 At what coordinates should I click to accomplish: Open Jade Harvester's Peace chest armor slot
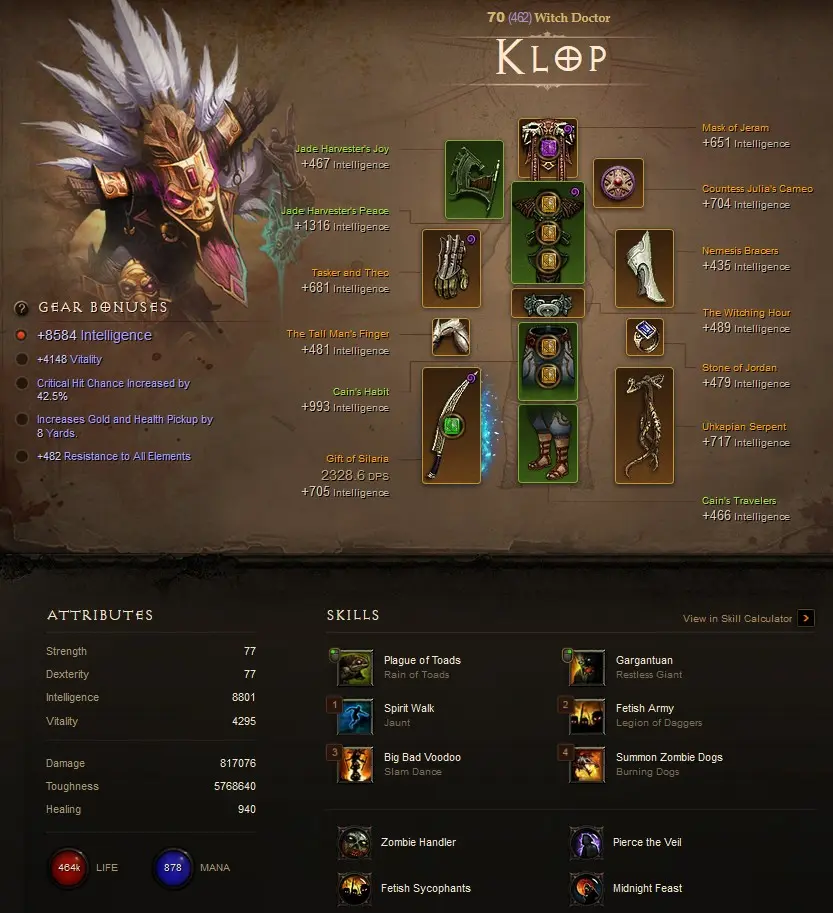click(548, 233)
